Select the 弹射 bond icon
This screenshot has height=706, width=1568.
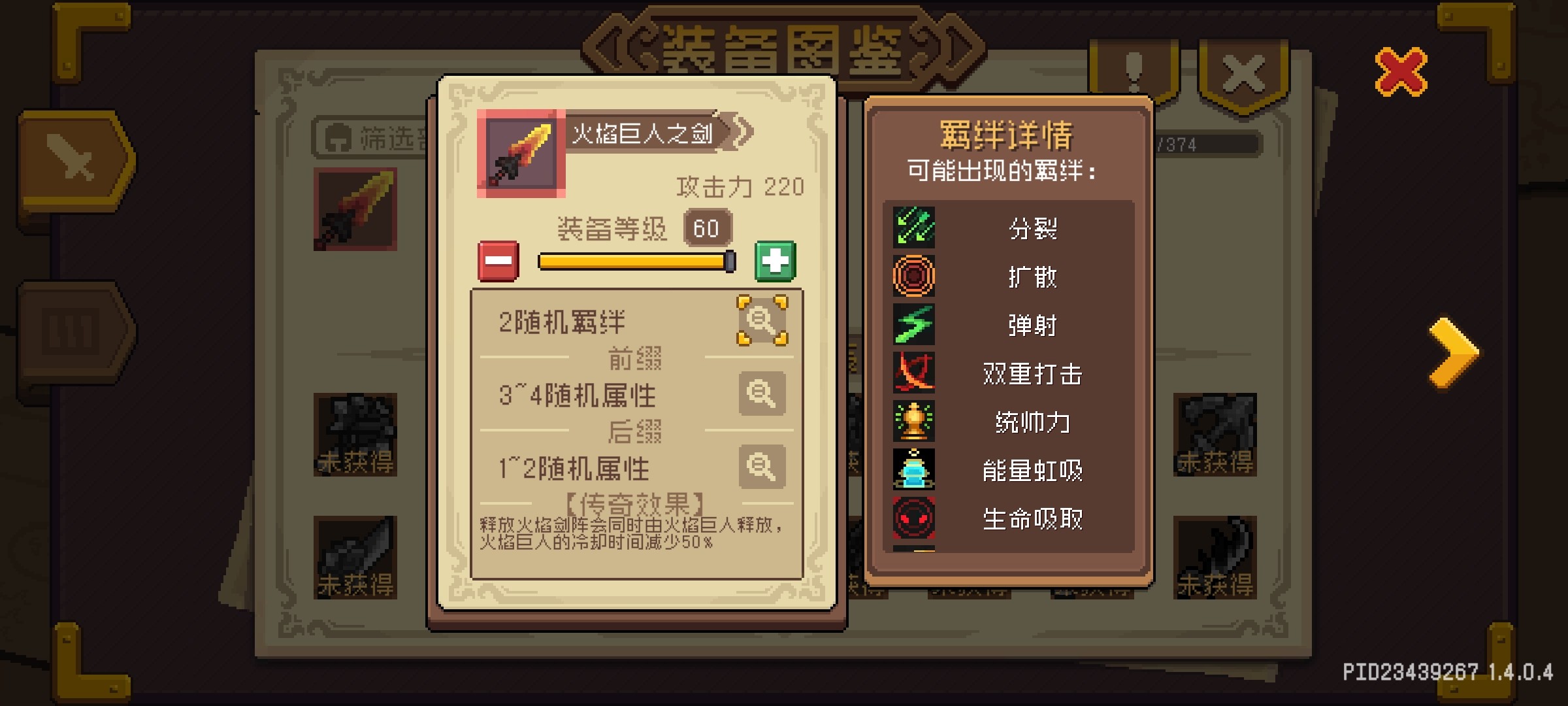[913, 325]
